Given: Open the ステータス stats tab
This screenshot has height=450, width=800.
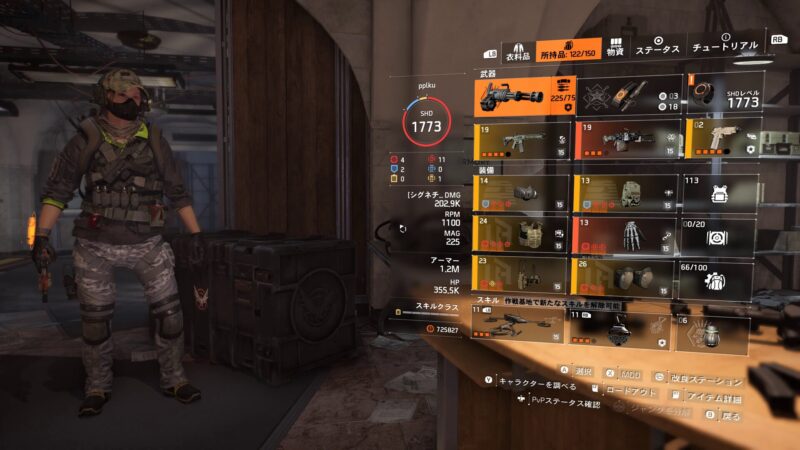Looking at the screenshot, I should tap(658, 49).
